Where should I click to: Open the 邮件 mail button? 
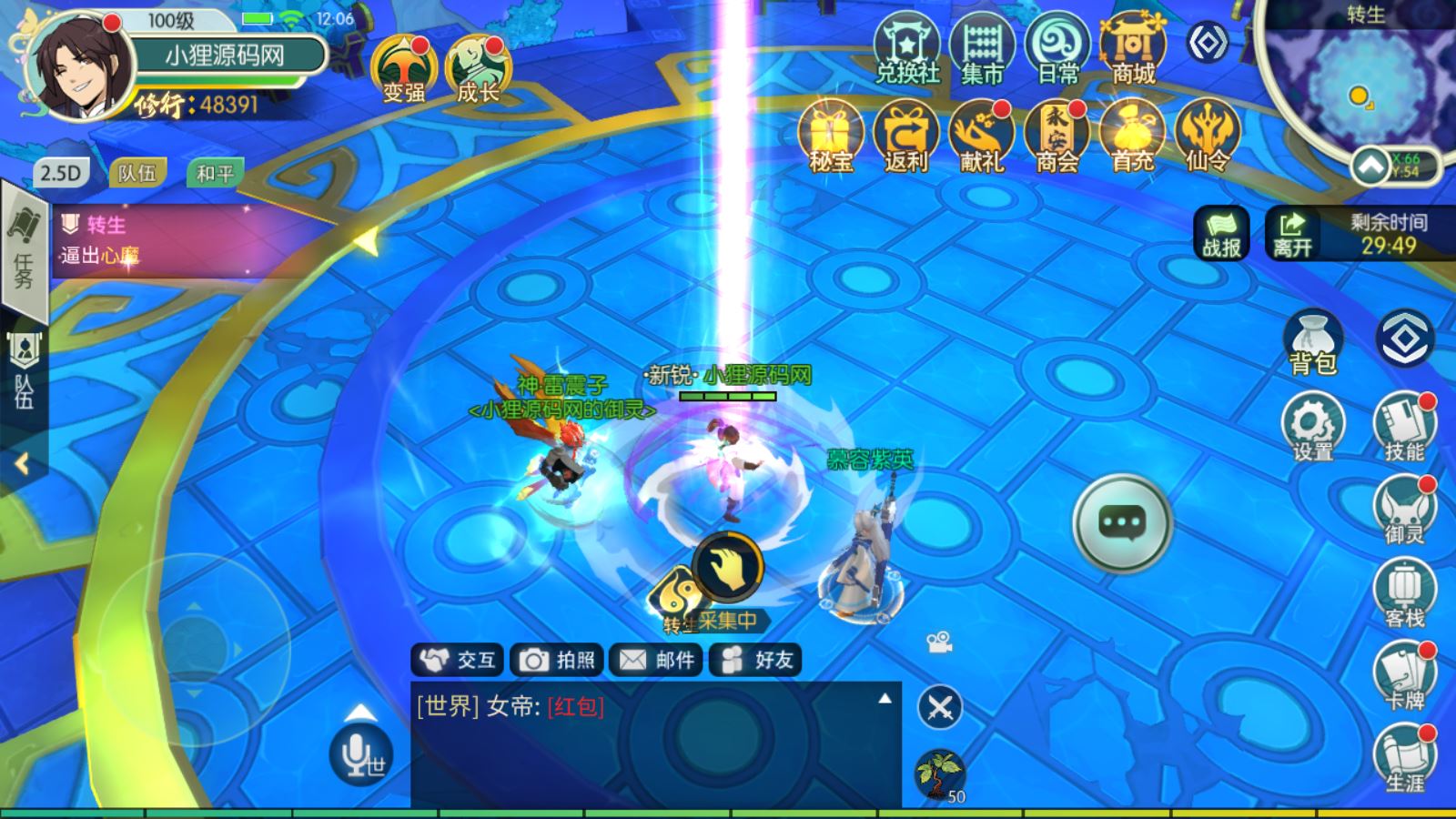coord(656,660)
